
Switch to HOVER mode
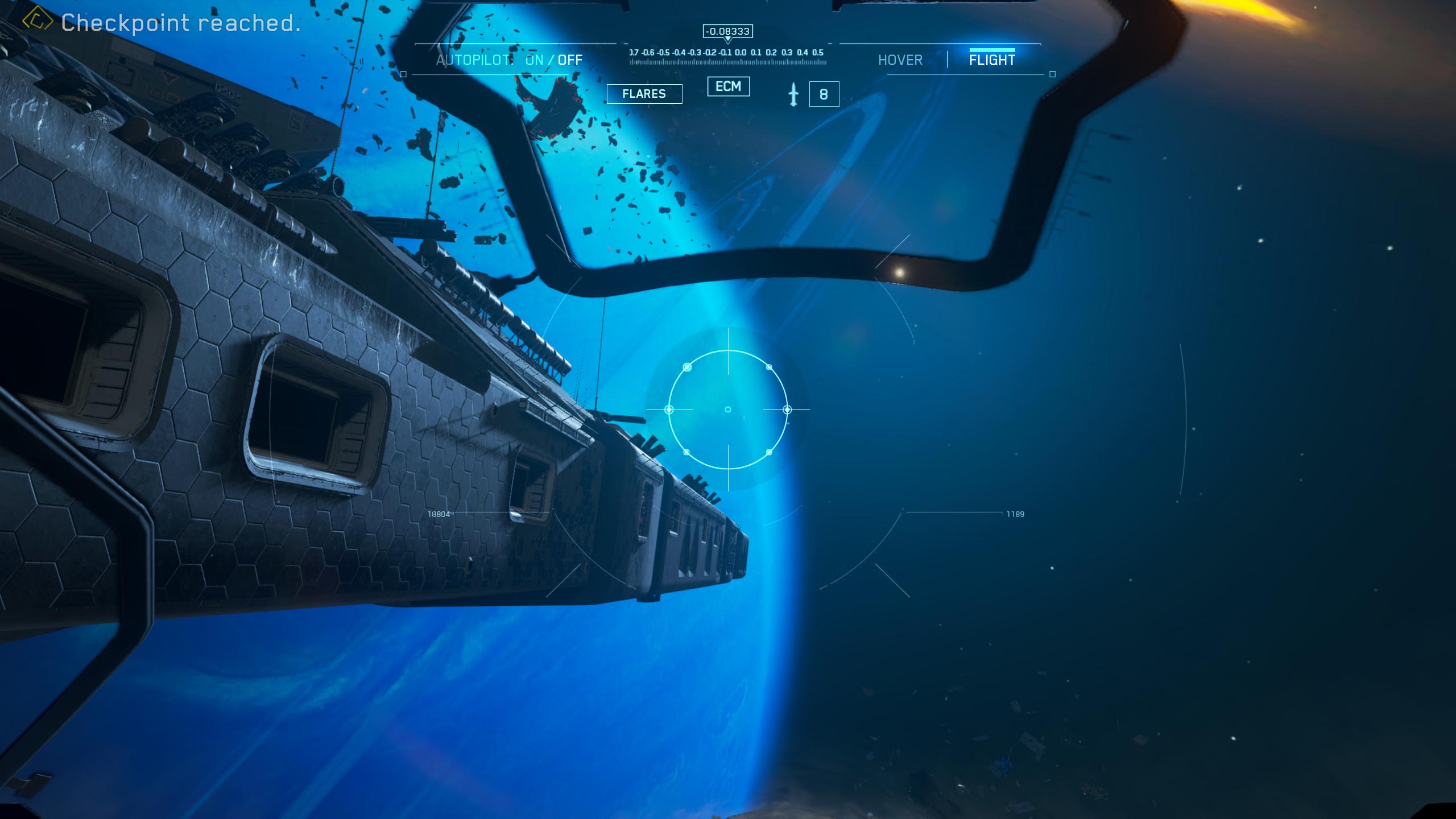point(900,60)
